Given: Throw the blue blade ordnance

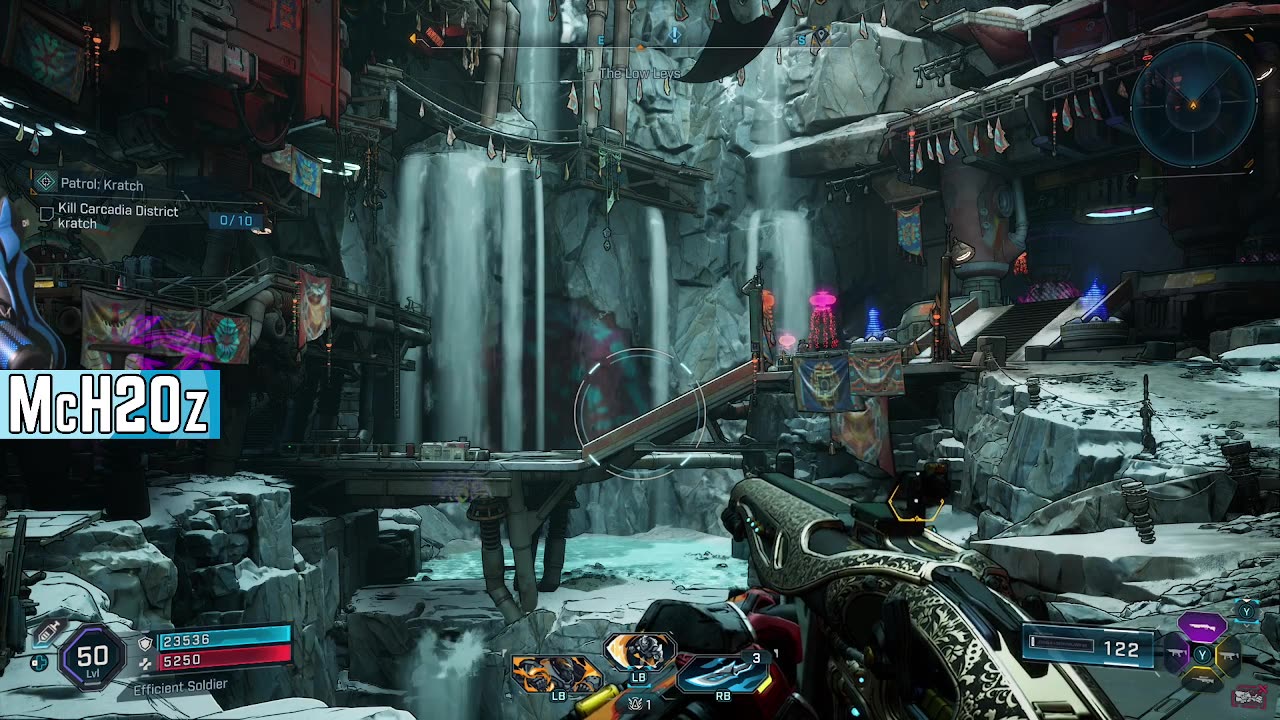Looking at the screenshot, I should (x=722, y=671).
